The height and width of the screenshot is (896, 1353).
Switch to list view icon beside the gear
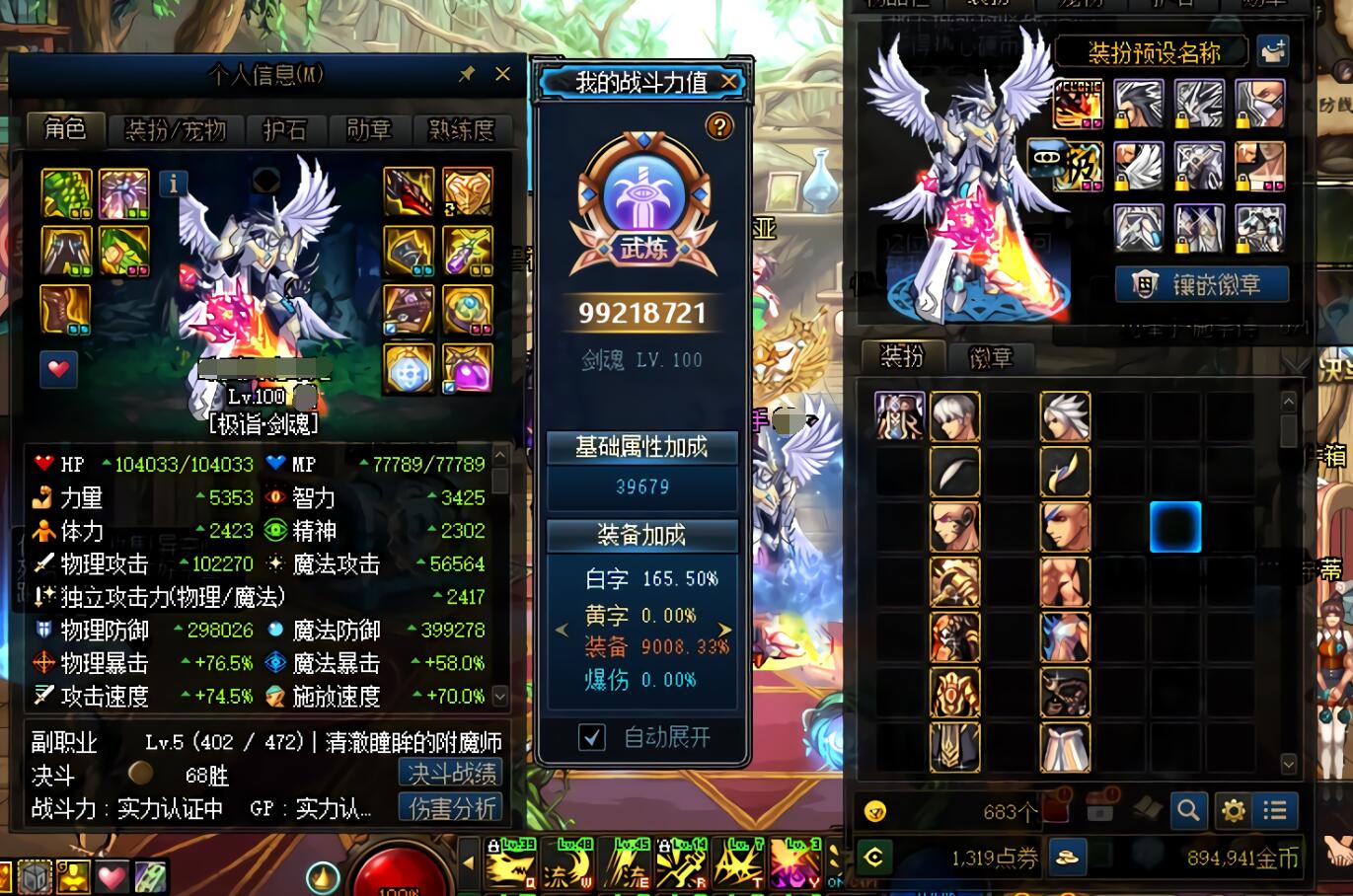point(1275,810)
